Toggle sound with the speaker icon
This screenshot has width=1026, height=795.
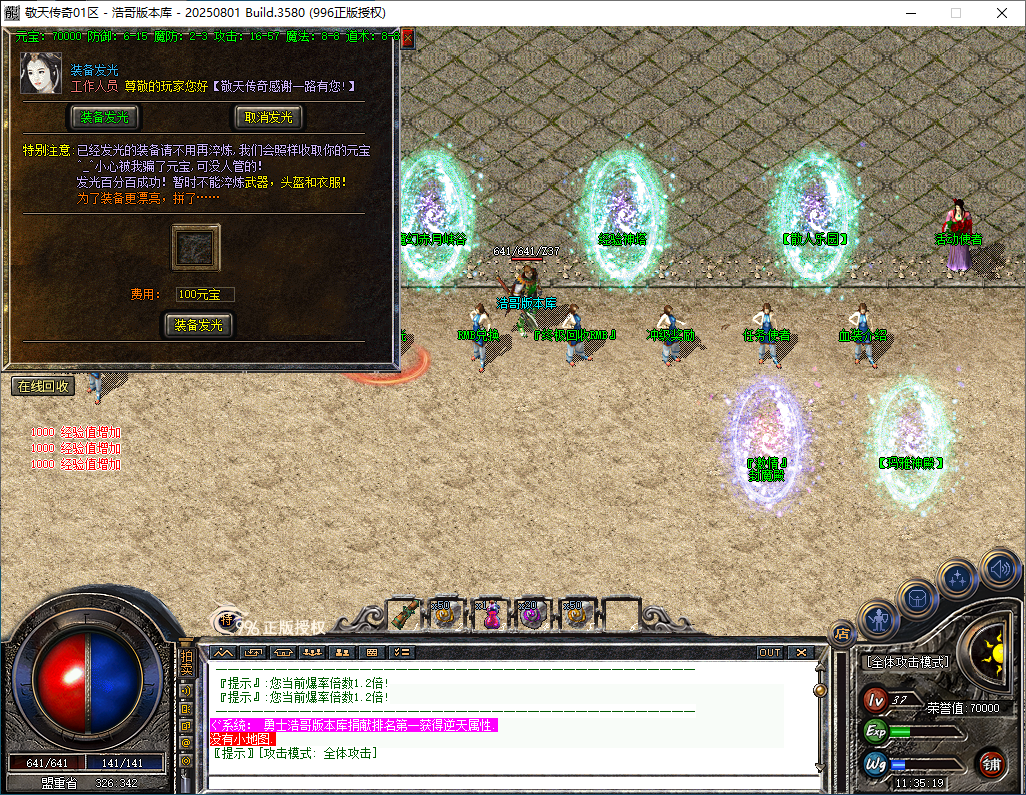(998, 568)
